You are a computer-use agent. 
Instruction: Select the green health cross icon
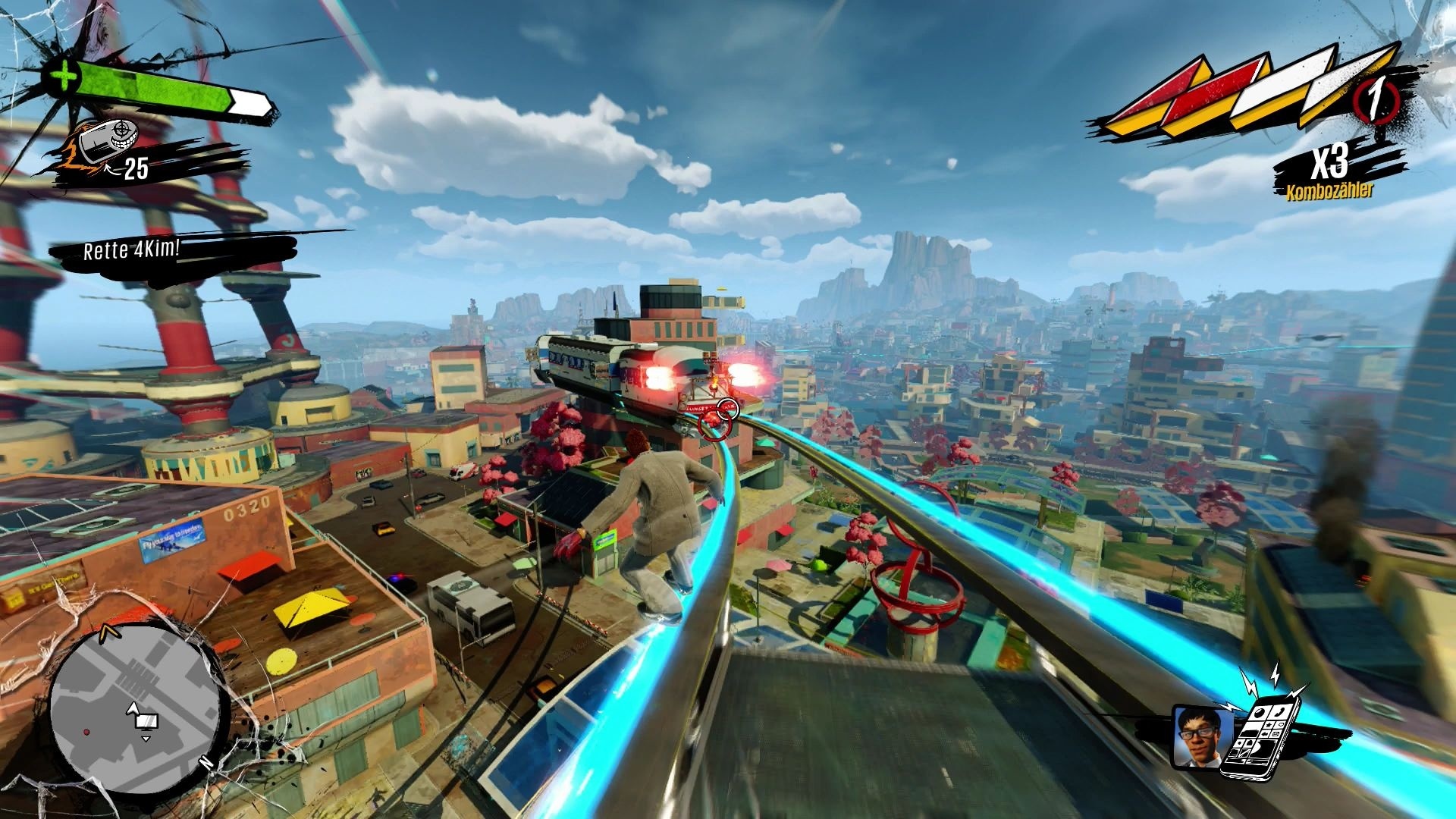pos(64,76)
